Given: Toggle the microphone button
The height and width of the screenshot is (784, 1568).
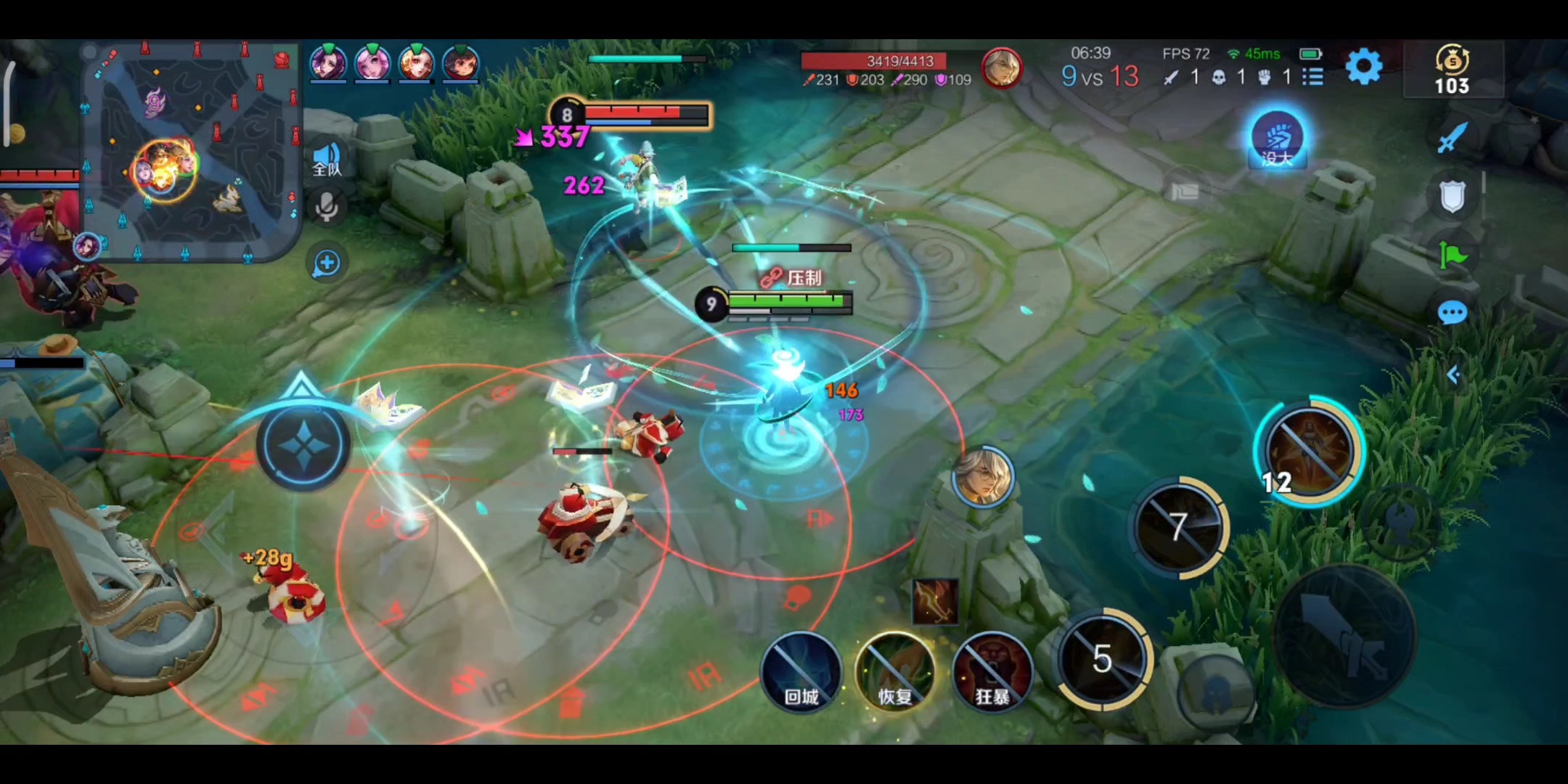Looking at the screenshot, I should (327, 208).
